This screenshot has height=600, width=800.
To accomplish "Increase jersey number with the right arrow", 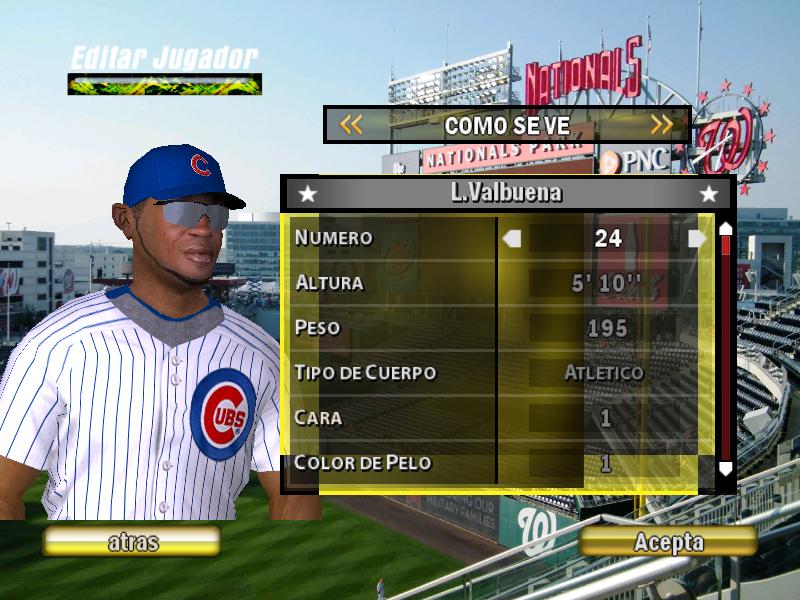I will 697,238.
